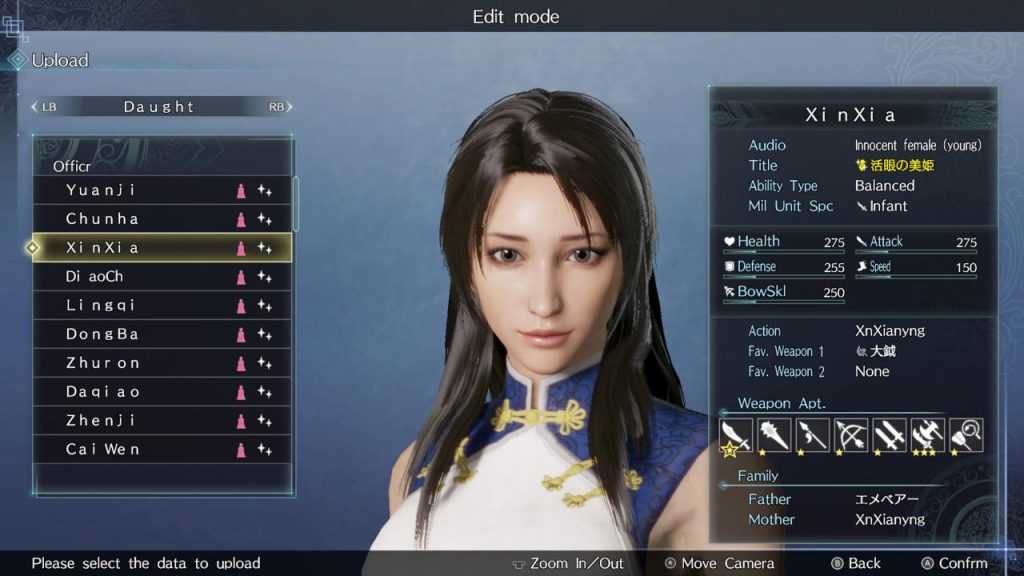Image resolution: width=1024 pixels, height=576 pixels.
Task: Select officer Zhuron
Action: tap(160, 363)
